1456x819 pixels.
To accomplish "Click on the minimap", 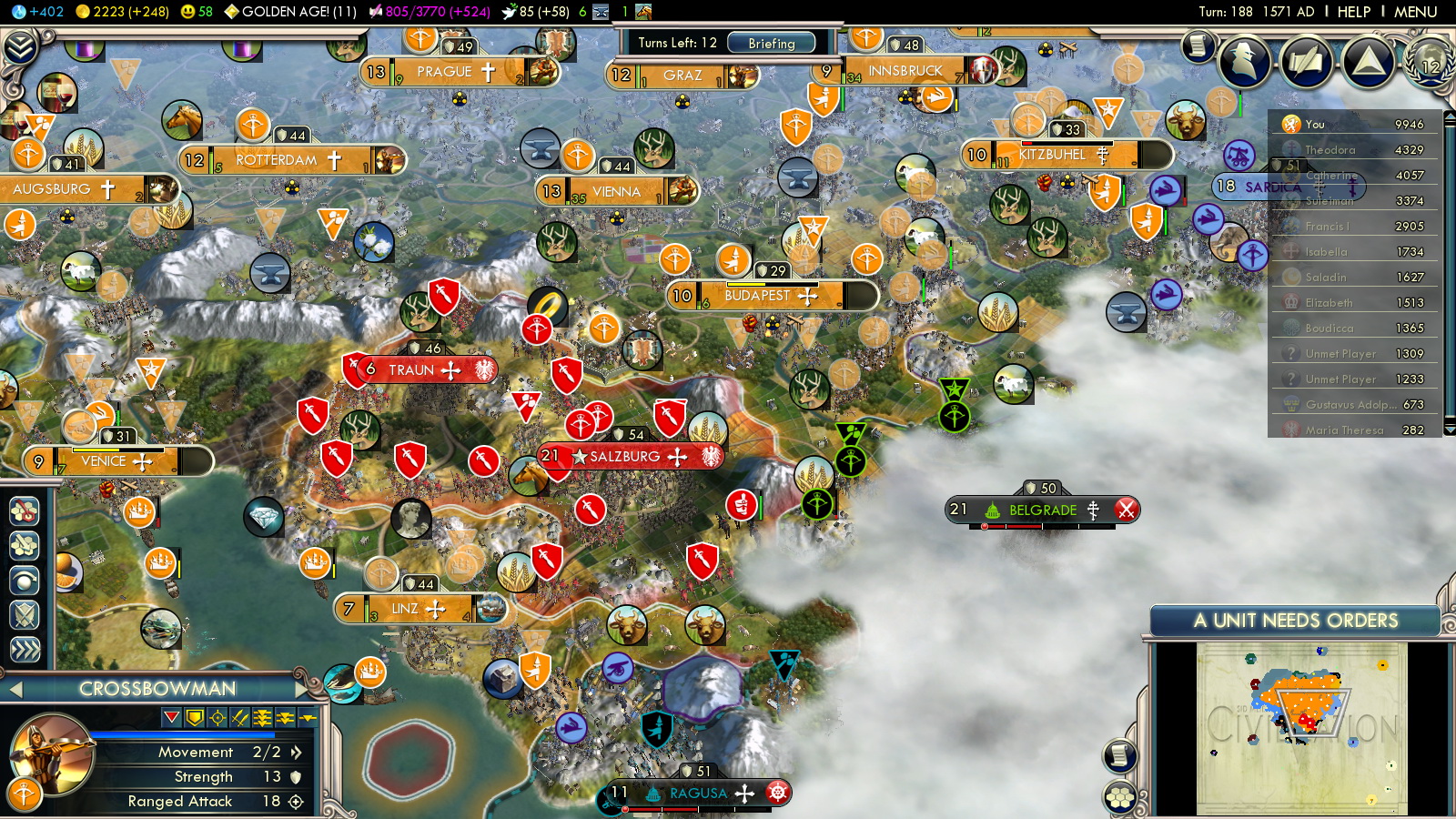I will tap(1301, 728).
